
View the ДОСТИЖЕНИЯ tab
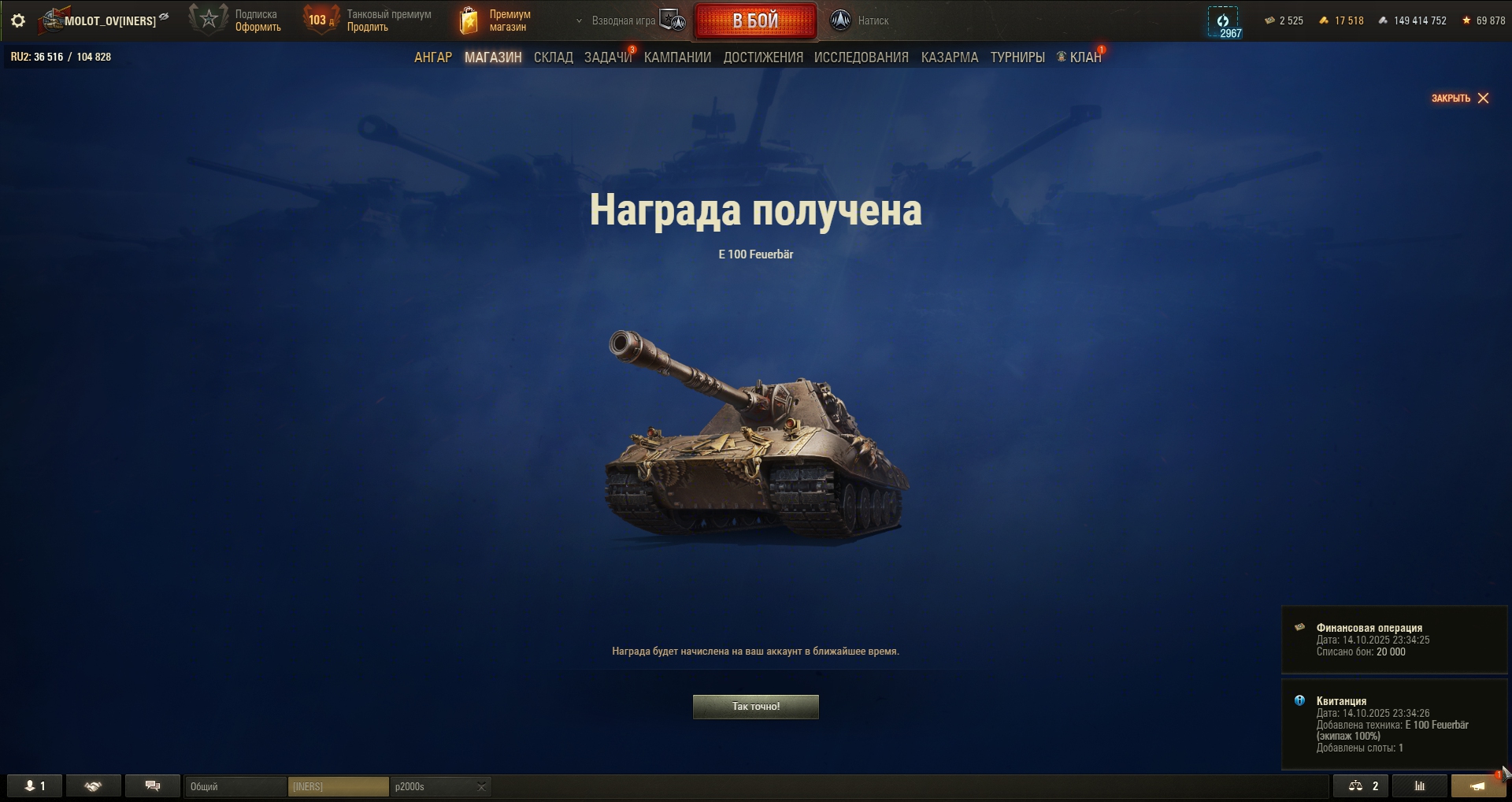(763, 58)
